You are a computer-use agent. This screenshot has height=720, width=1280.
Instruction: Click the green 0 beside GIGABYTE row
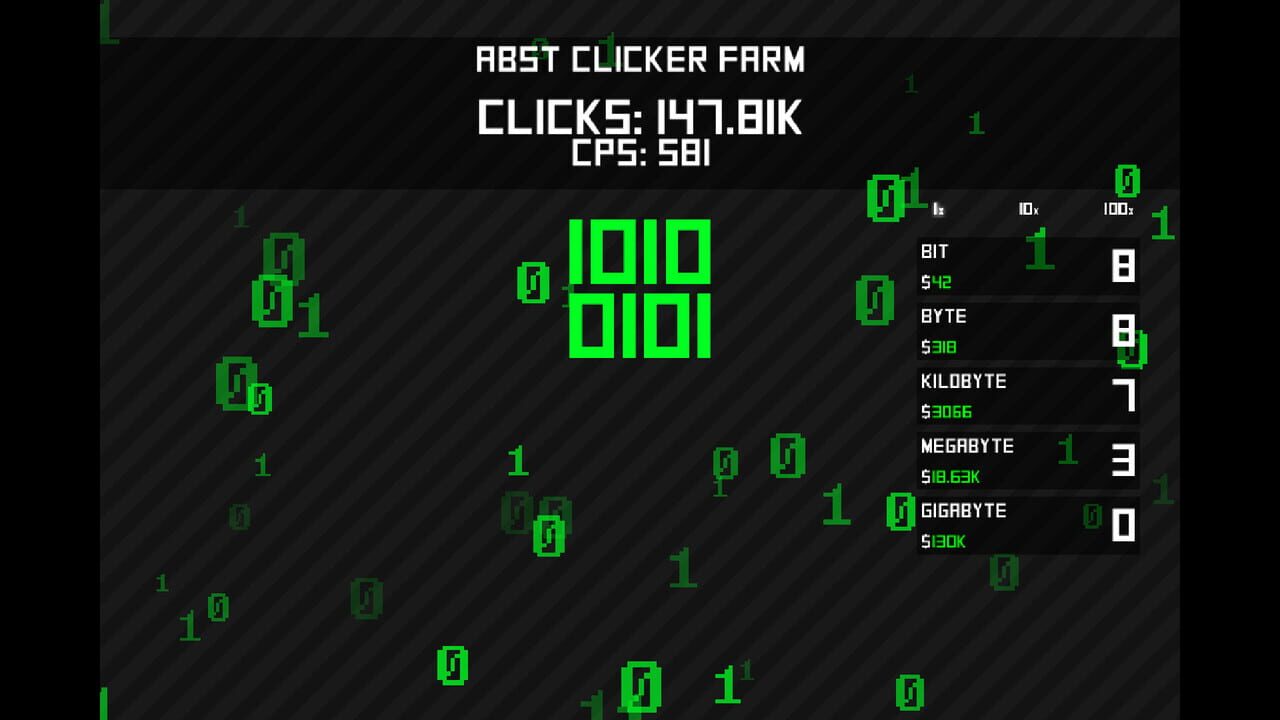pos(898,511)
